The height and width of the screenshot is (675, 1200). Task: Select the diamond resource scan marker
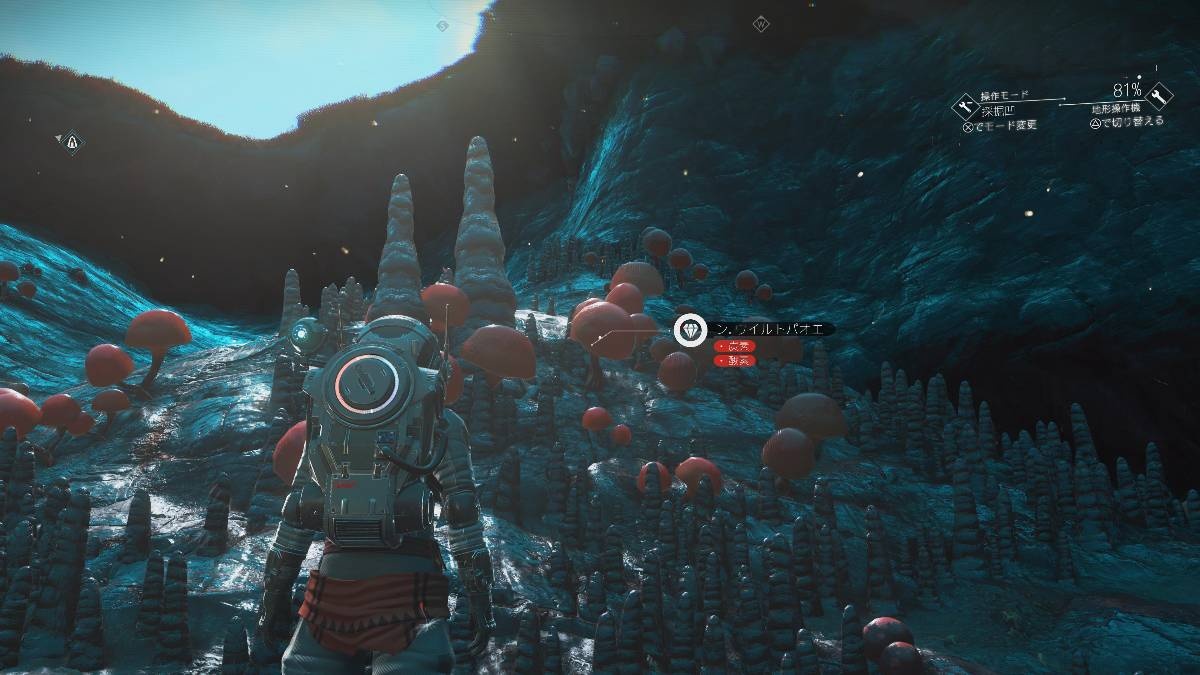click(689, 329)
